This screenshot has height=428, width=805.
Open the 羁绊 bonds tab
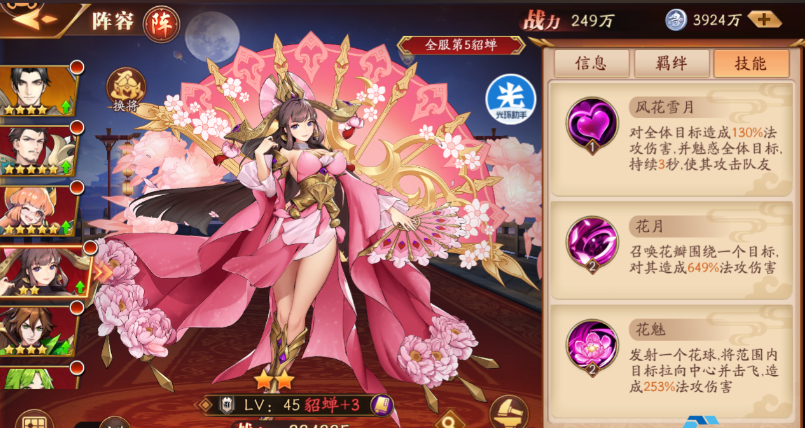[x=671, y=63]
